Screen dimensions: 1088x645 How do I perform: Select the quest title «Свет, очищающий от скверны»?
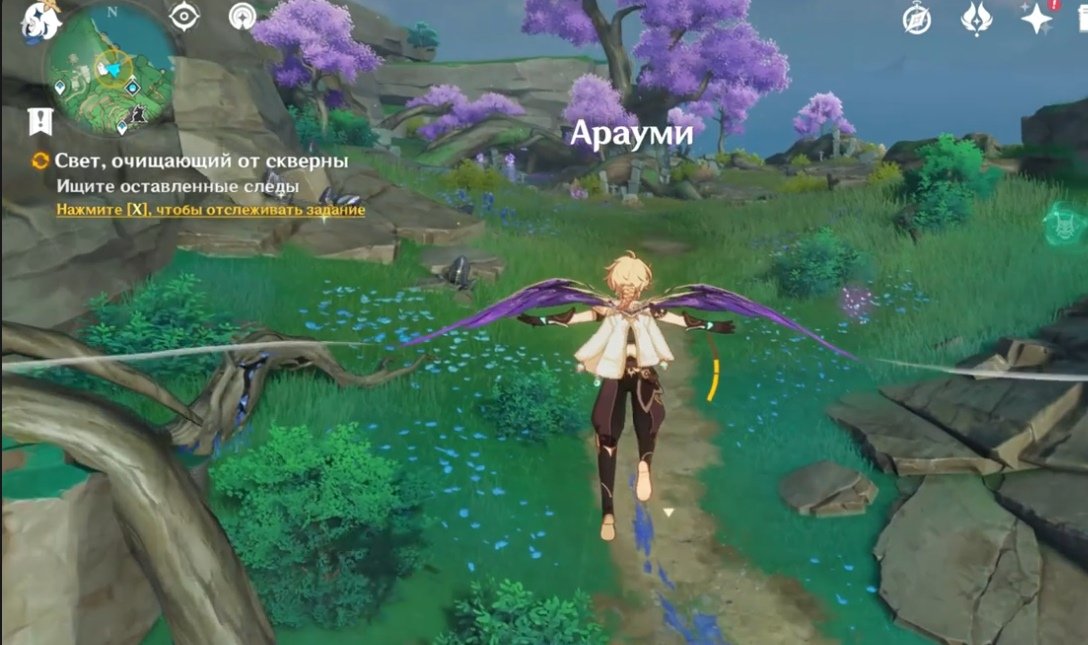pos(201,160)
